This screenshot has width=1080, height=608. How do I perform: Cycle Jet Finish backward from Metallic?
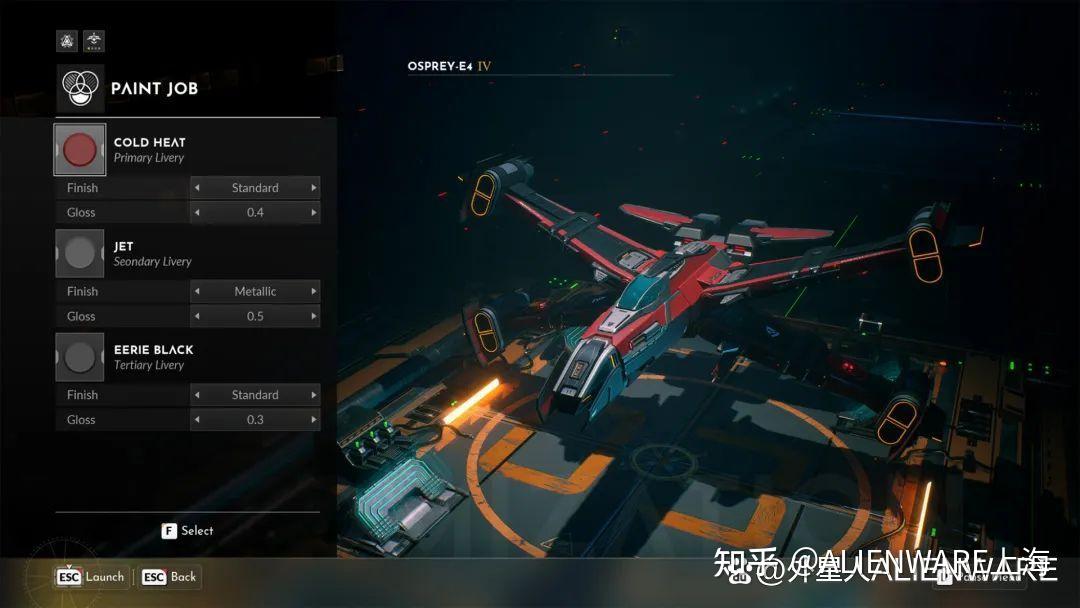coord(197,292)
